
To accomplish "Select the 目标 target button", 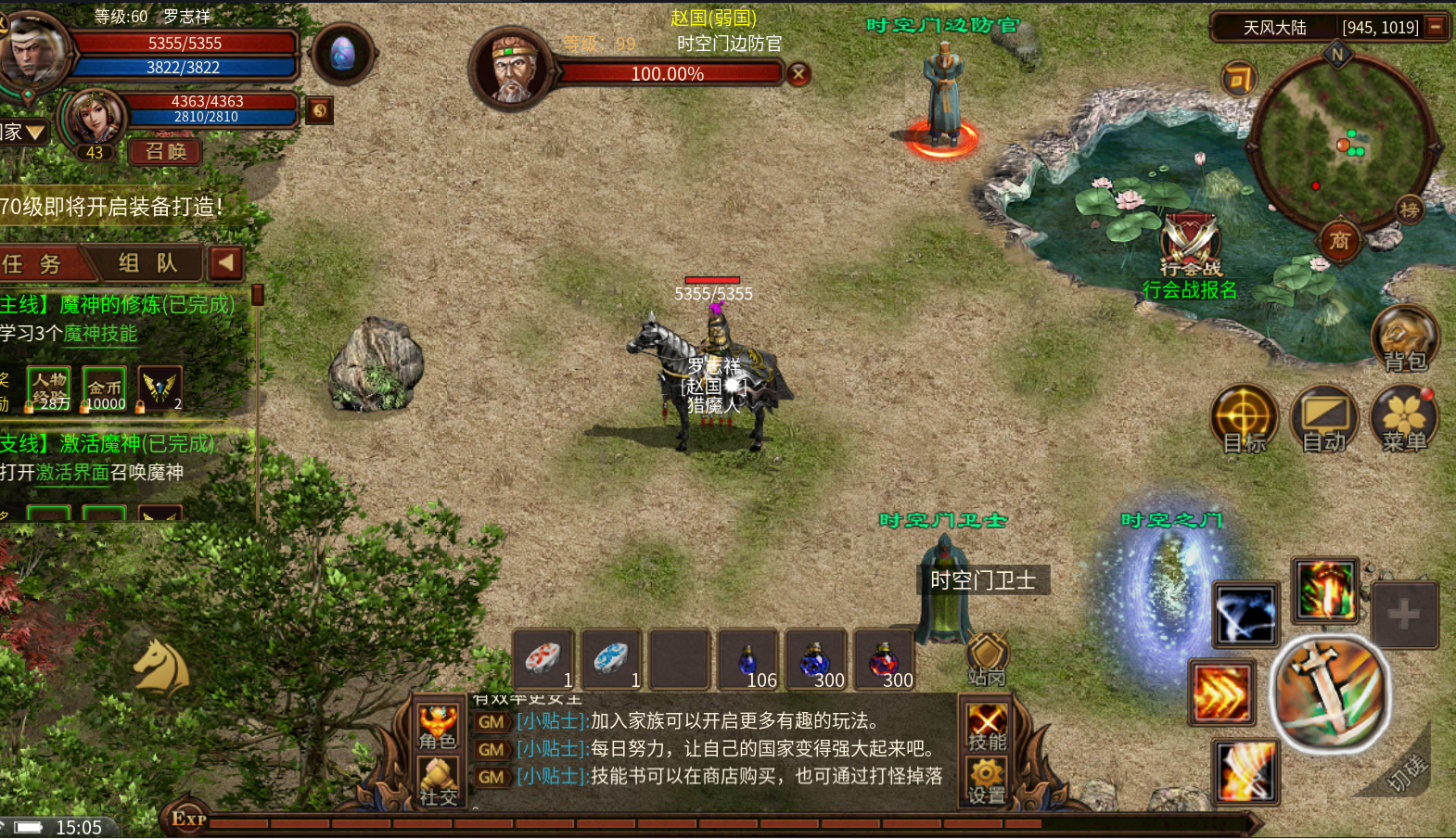I will tap(1244, 418).
